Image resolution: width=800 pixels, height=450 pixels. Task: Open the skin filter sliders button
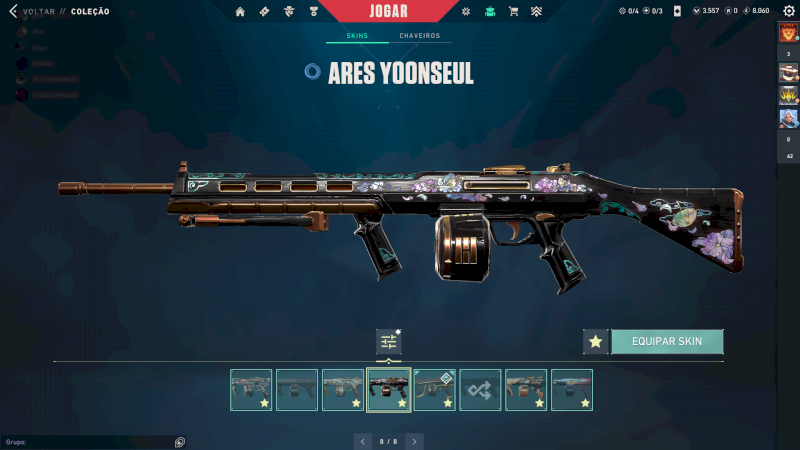tap(388, 342)
